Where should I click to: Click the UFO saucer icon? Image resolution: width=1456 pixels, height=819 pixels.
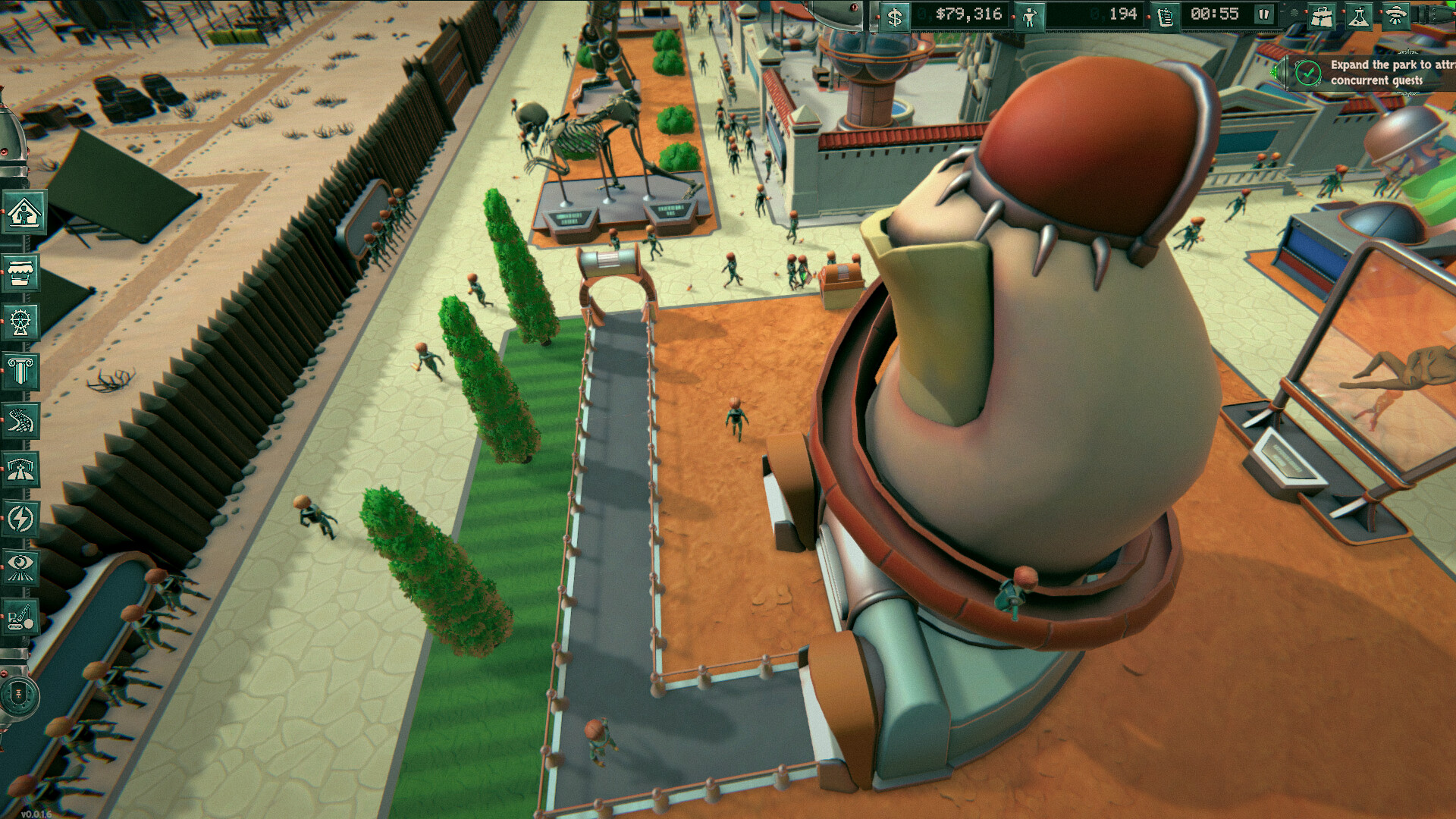pos(1395,17)
